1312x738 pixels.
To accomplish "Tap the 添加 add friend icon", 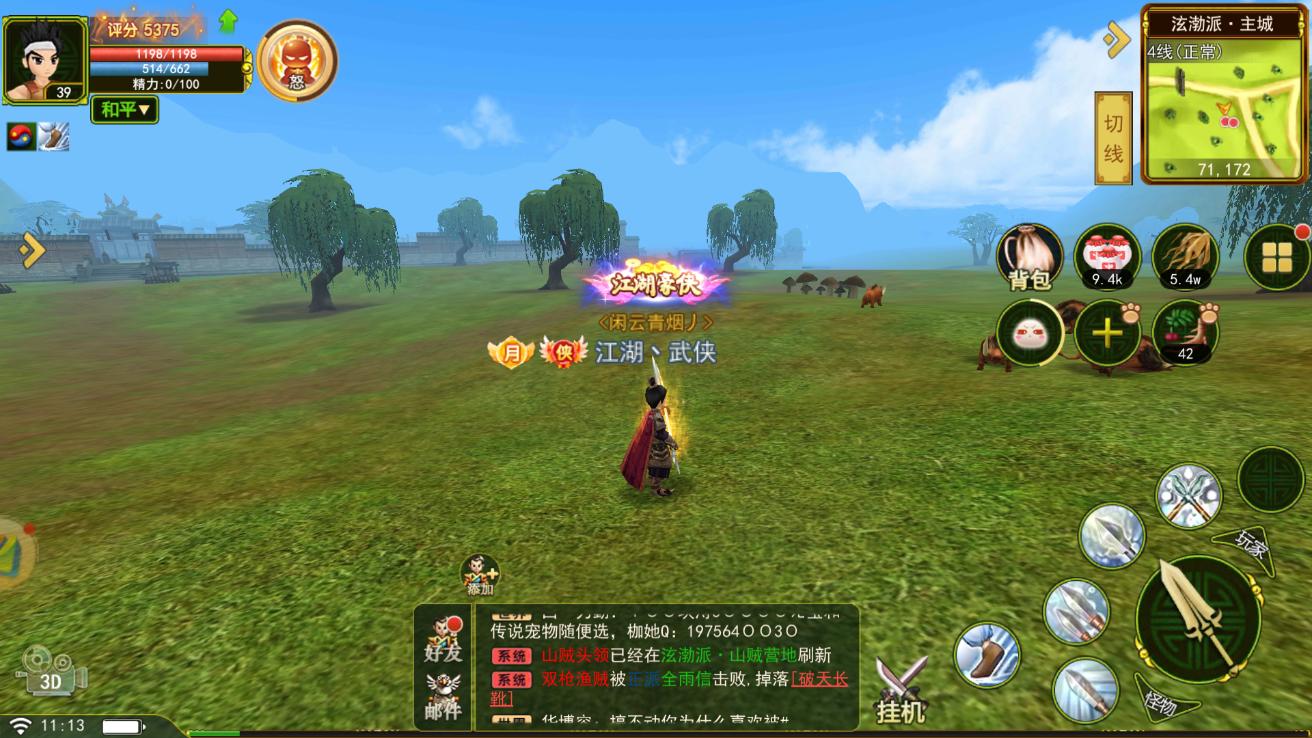I will 480,576.
